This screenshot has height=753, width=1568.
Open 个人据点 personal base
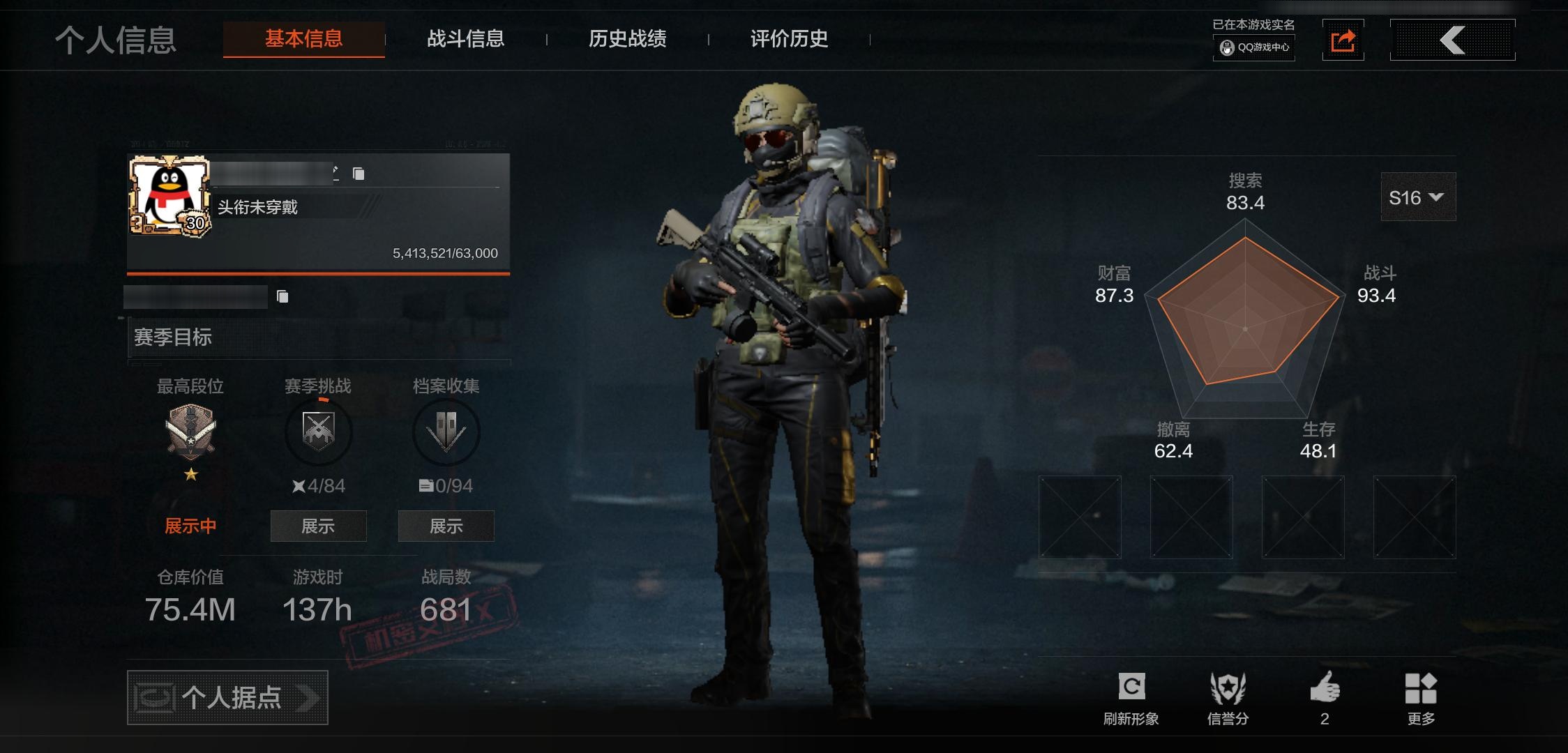227,697
